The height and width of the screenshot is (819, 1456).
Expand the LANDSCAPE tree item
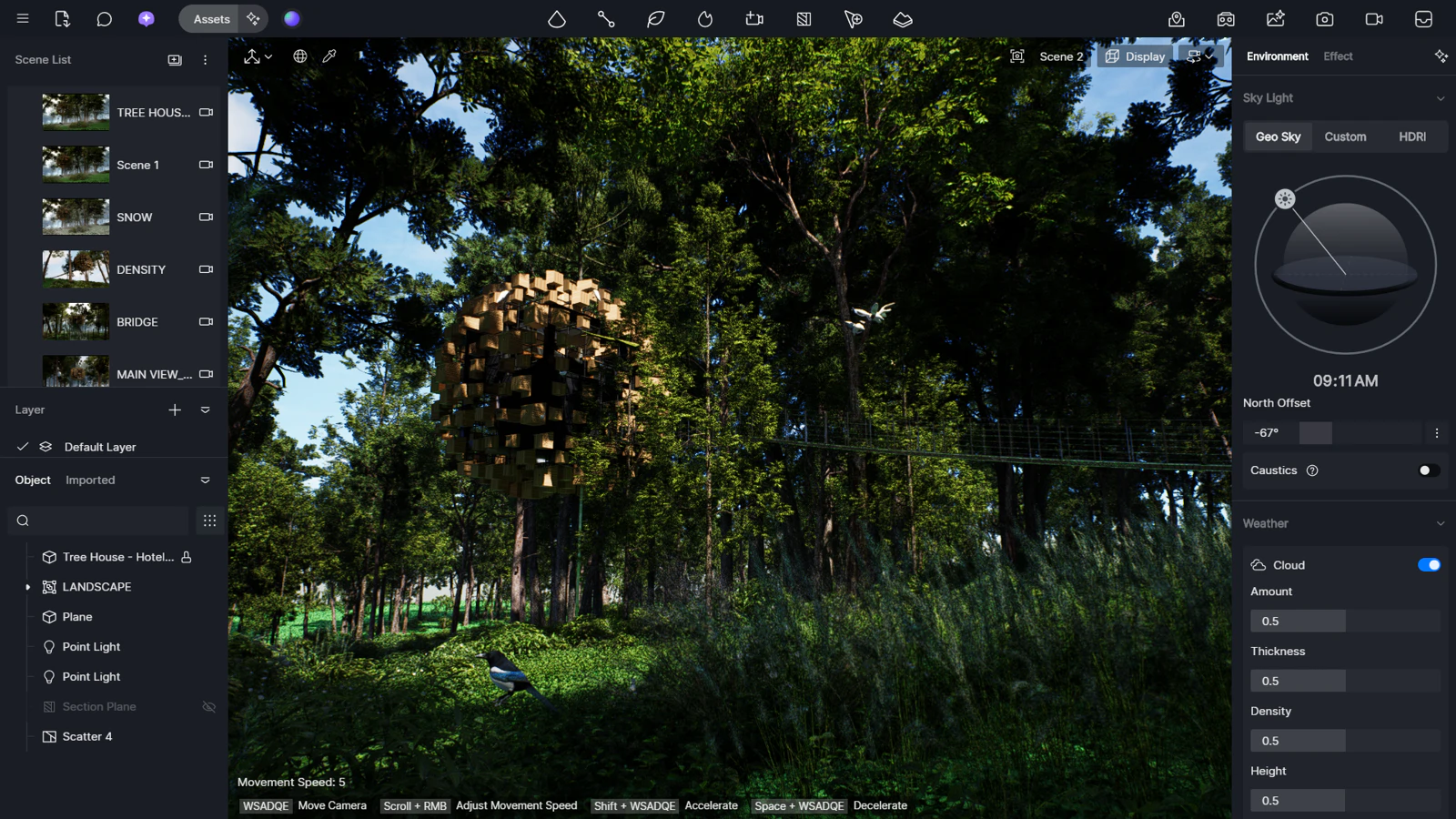(x=27, y=587)
